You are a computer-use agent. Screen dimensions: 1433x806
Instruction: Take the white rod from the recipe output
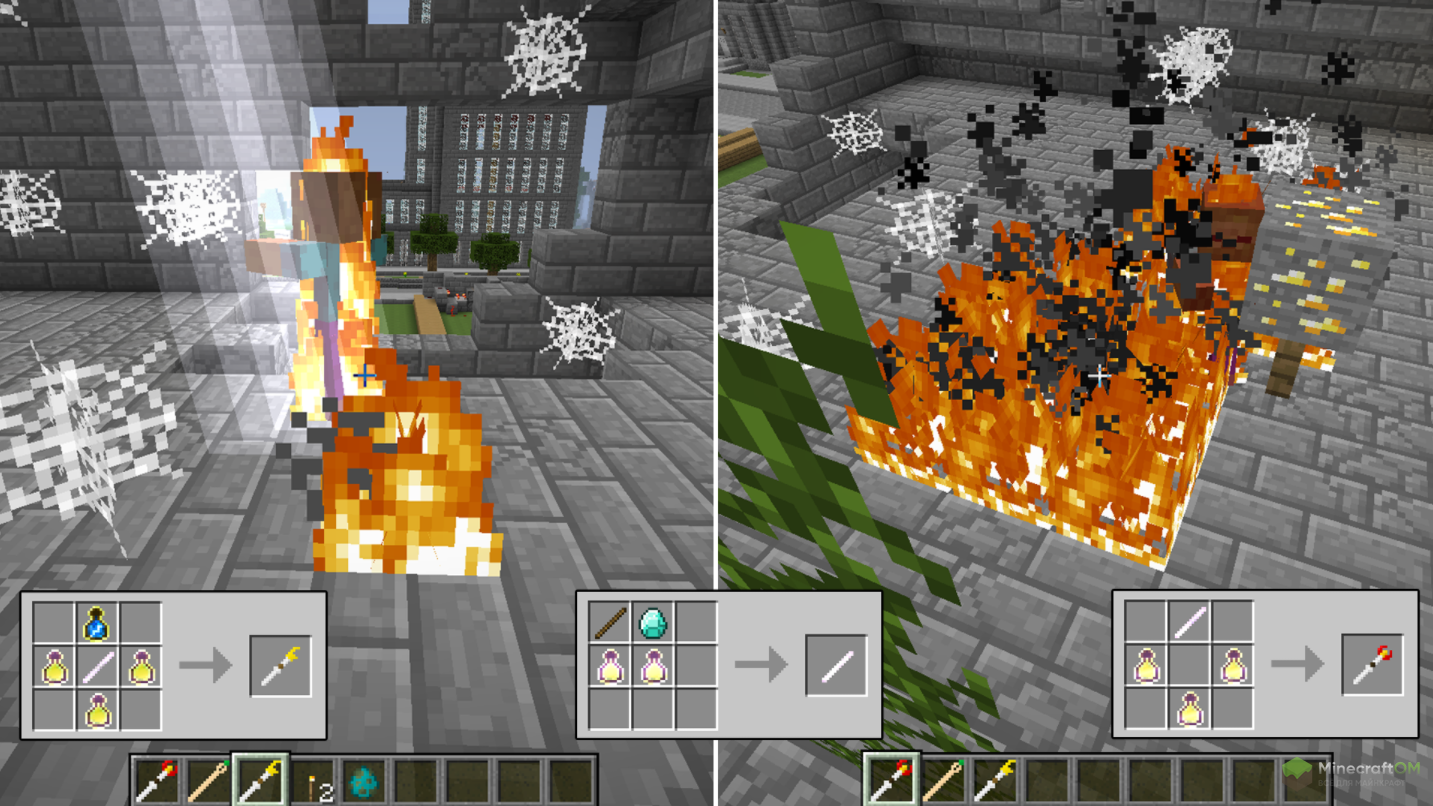pyautogui.click(x=836, y=666)
